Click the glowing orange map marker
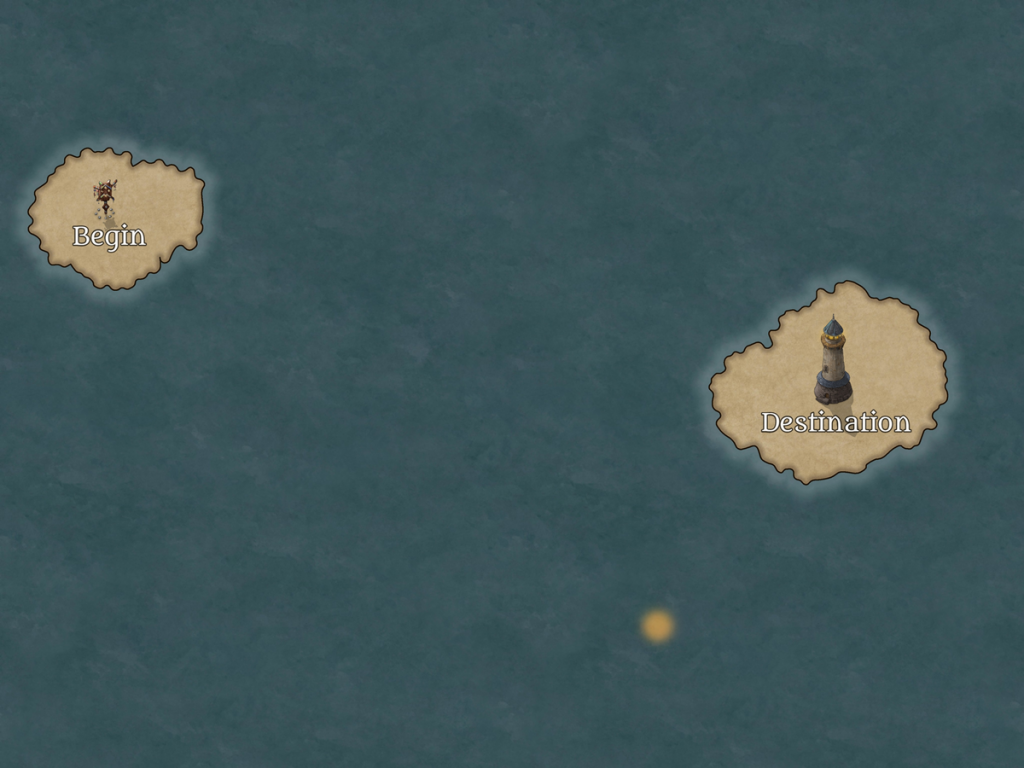The height and width of the screenshot is (768, 1024). tap(657, 626)
